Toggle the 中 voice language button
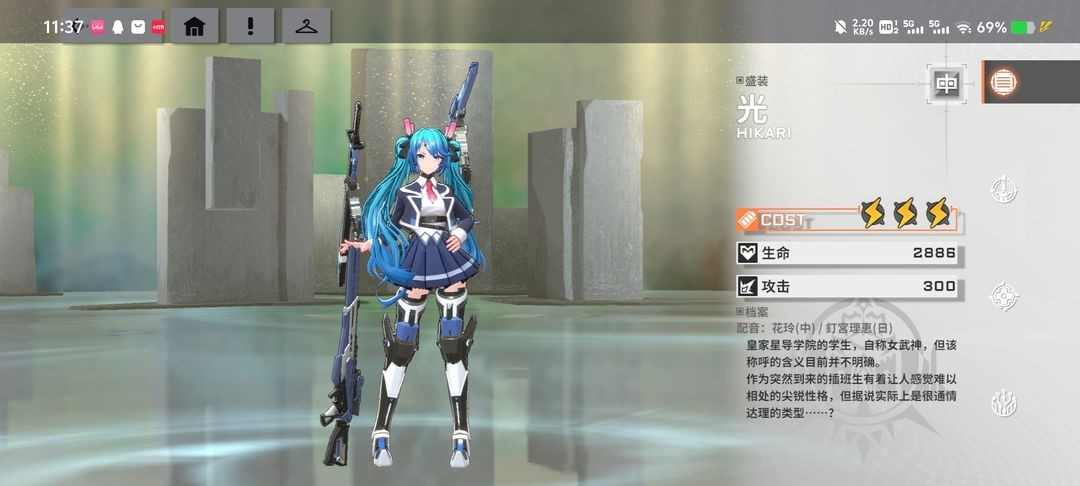This screenshot has width=1080, height=486. [946, 84]
